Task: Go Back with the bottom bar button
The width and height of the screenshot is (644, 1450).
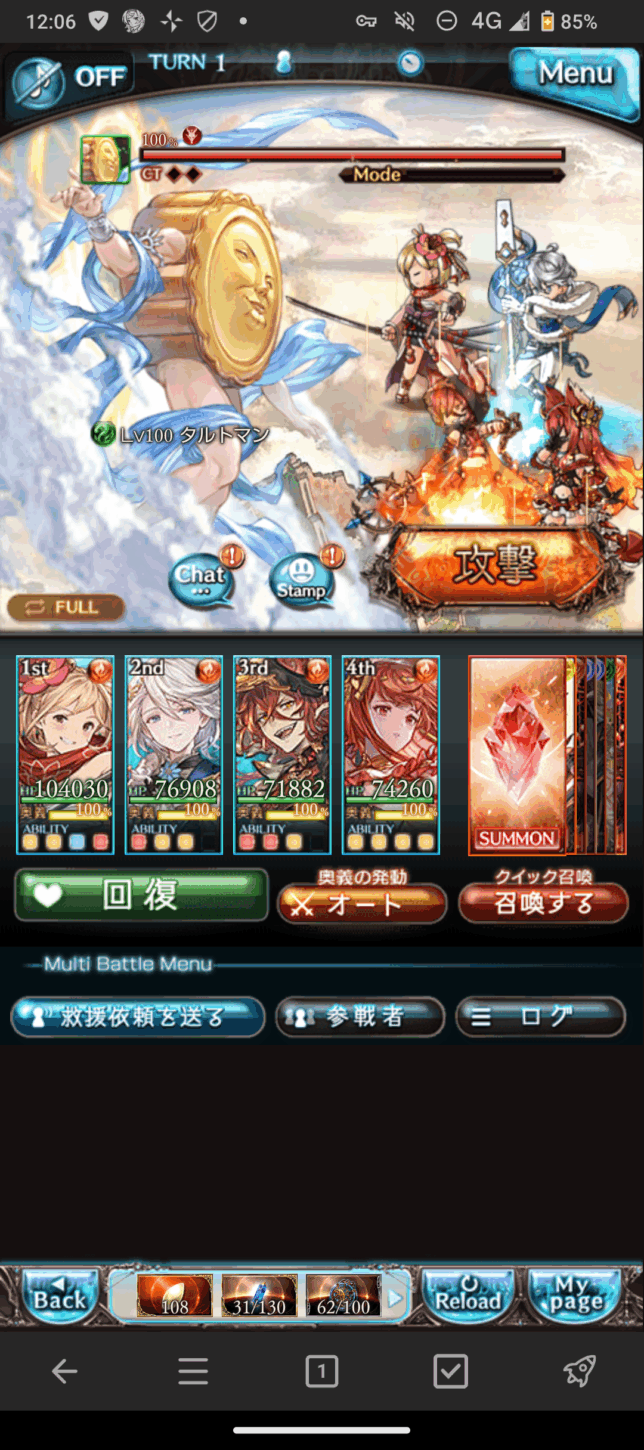Action: tap(60, 1297)
